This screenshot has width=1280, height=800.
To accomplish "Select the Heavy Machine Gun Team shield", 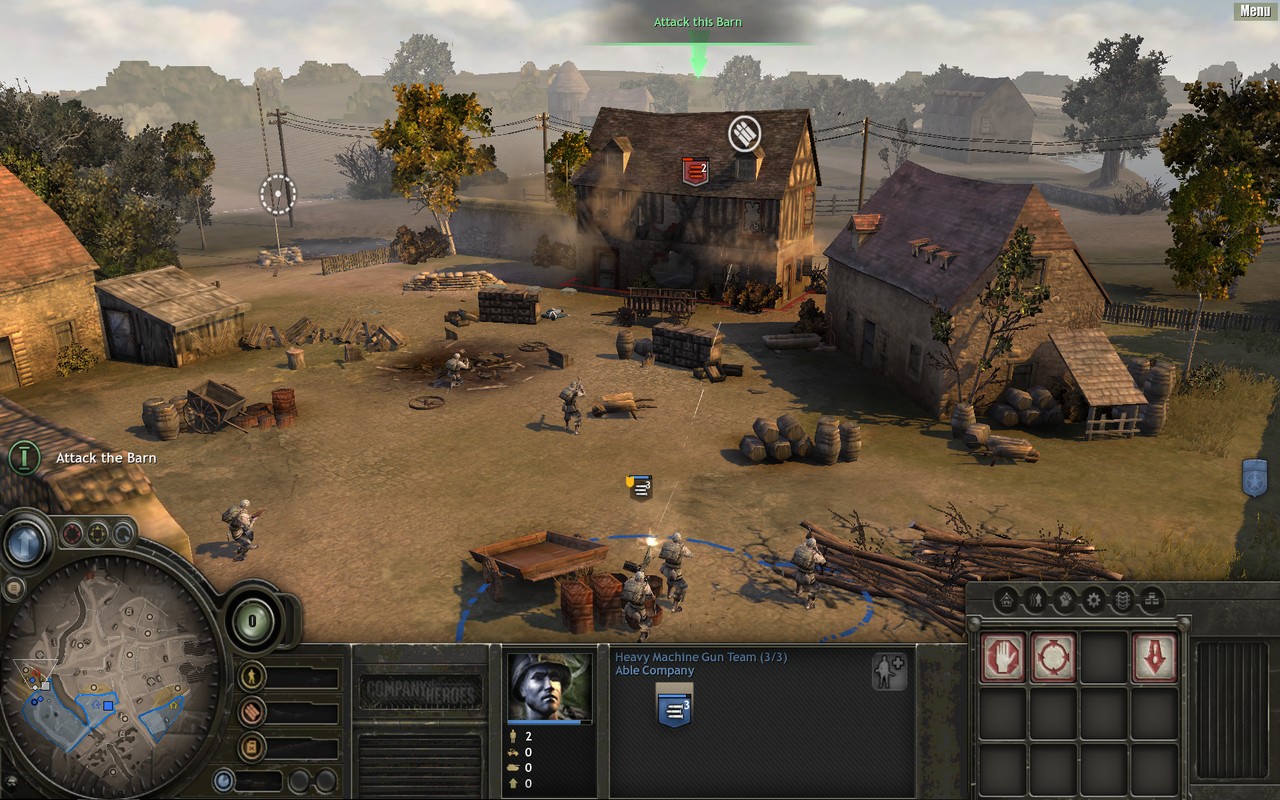I will click(x=674, y=709).
